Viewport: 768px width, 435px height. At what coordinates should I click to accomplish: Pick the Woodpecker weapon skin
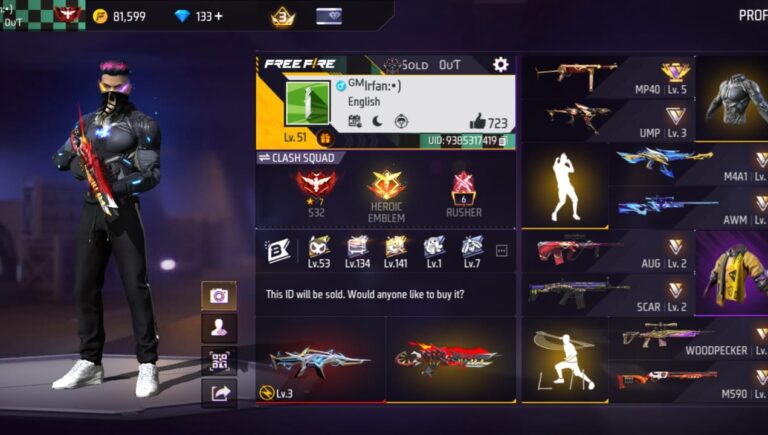690,338
